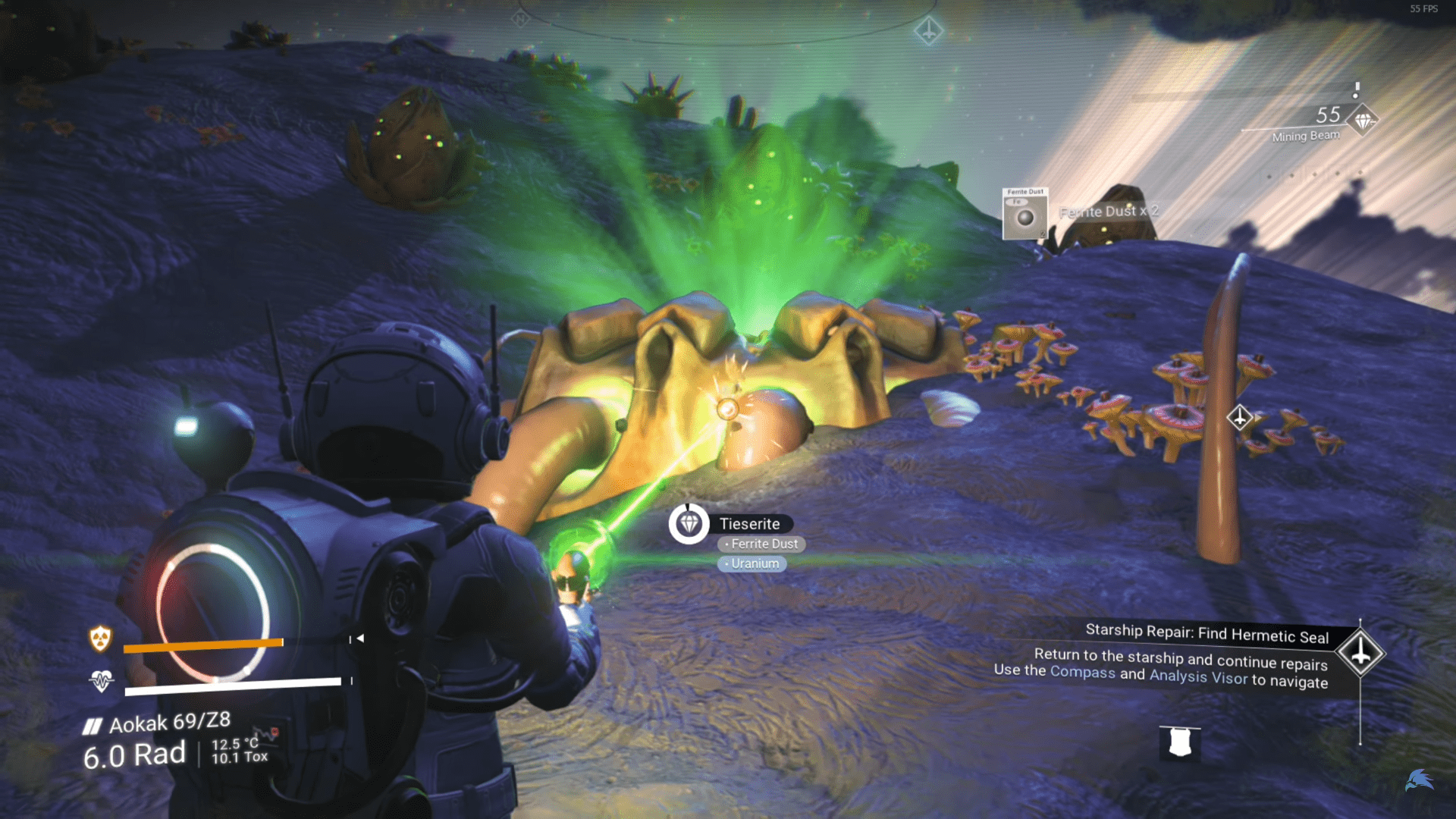Click the banner/cape icon at bottom center

(1181, 742)
